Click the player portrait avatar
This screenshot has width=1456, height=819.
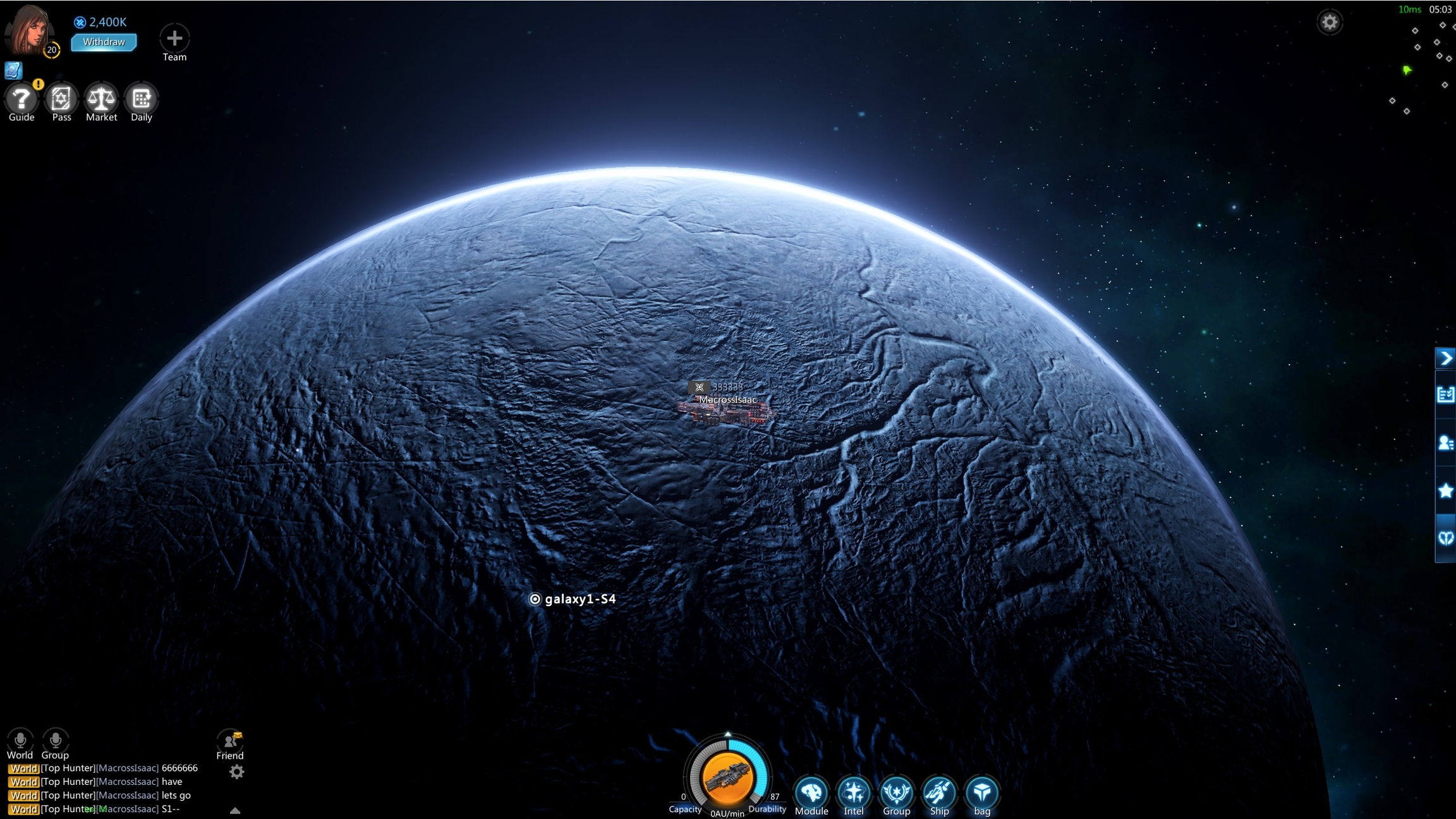point(29,30)
